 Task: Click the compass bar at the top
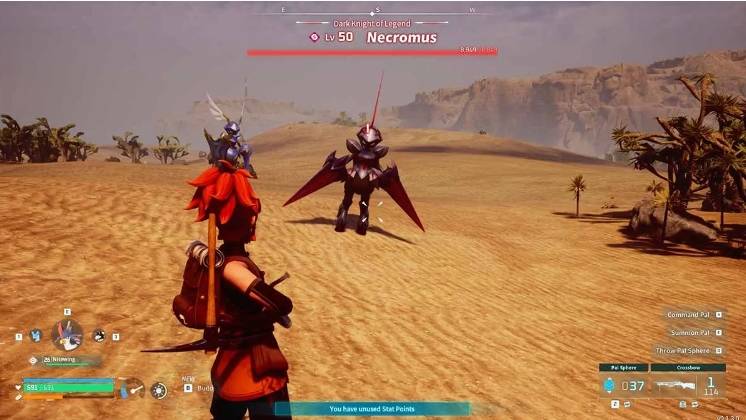click(377, 10)
